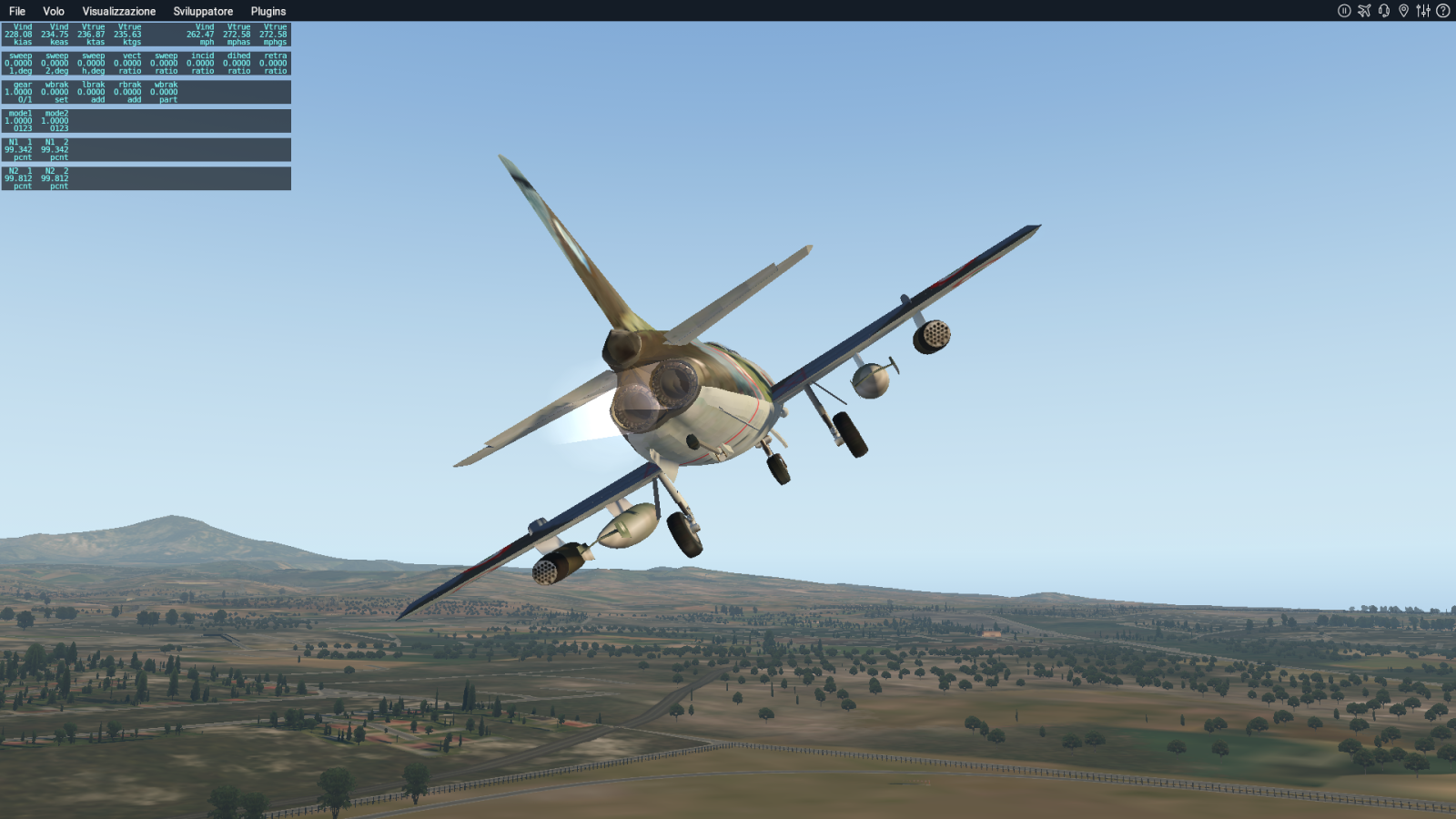Open settings via the sliders icon

pyautogui.click(x=1423, y=11)
